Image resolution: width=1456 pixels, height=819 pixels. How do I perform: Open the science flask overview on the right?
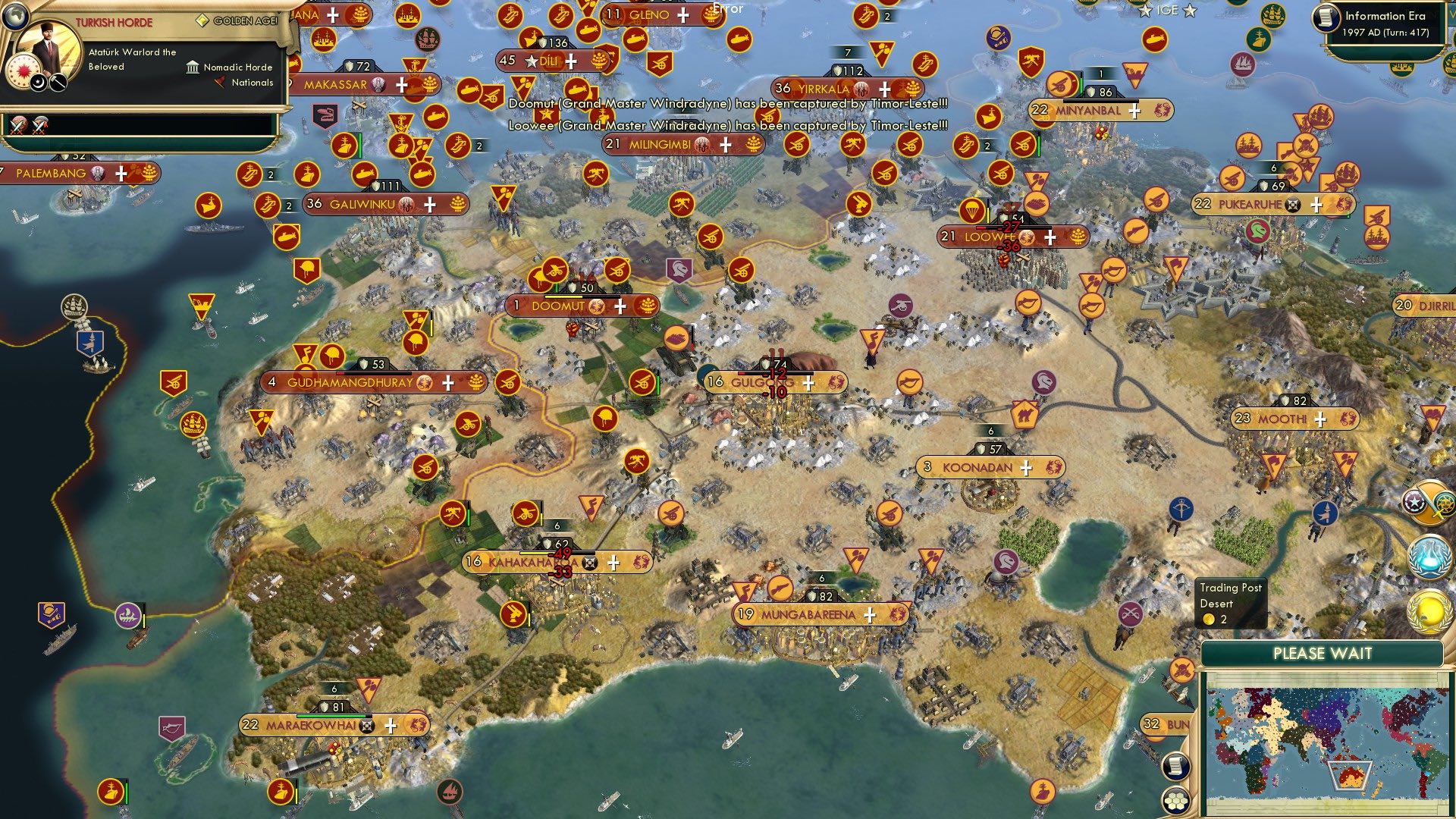pyautogui.click(x=1428, y=555)
